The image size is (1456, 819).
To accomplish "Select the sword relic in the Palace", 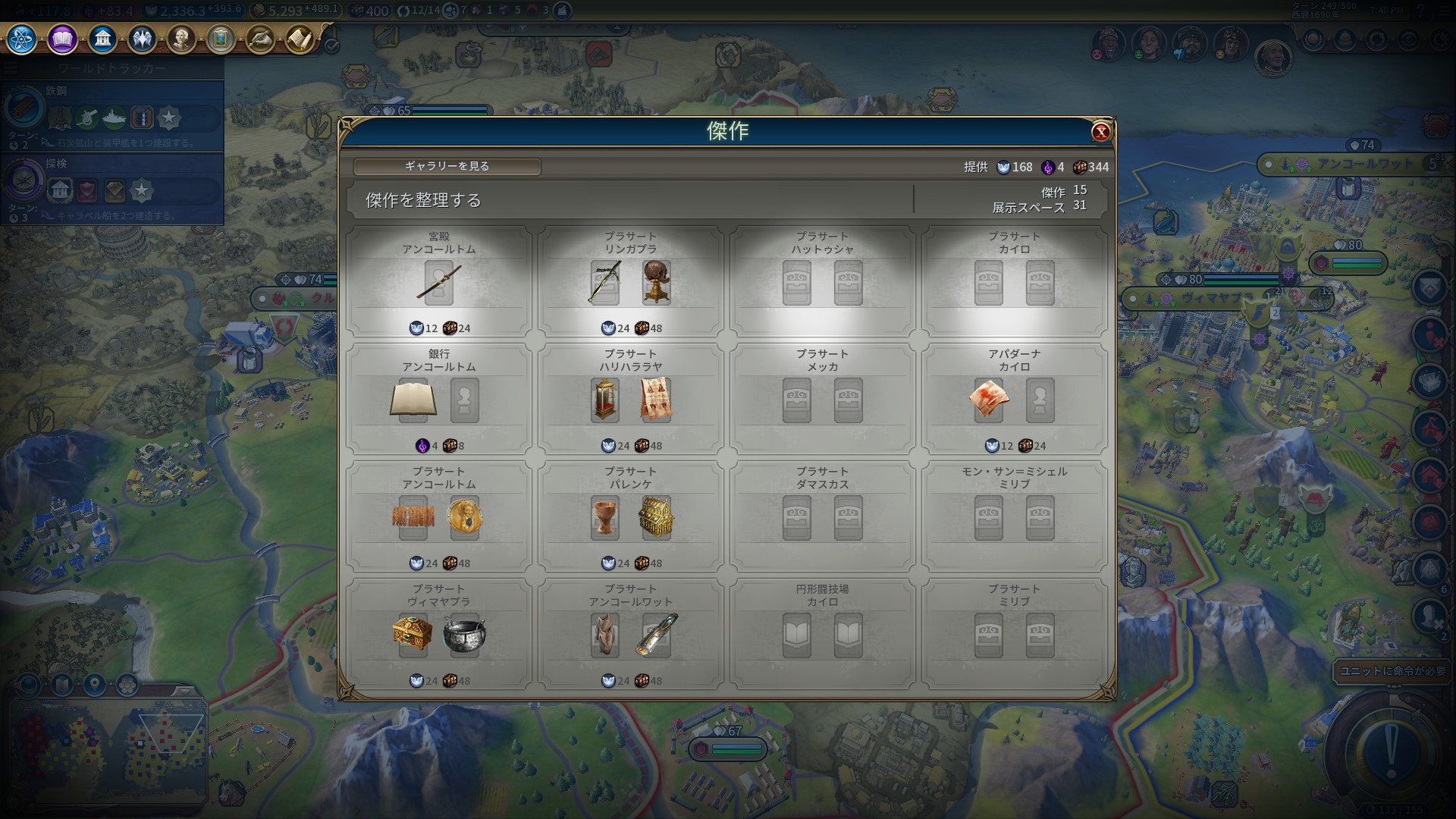I will (x=439, y=283).
